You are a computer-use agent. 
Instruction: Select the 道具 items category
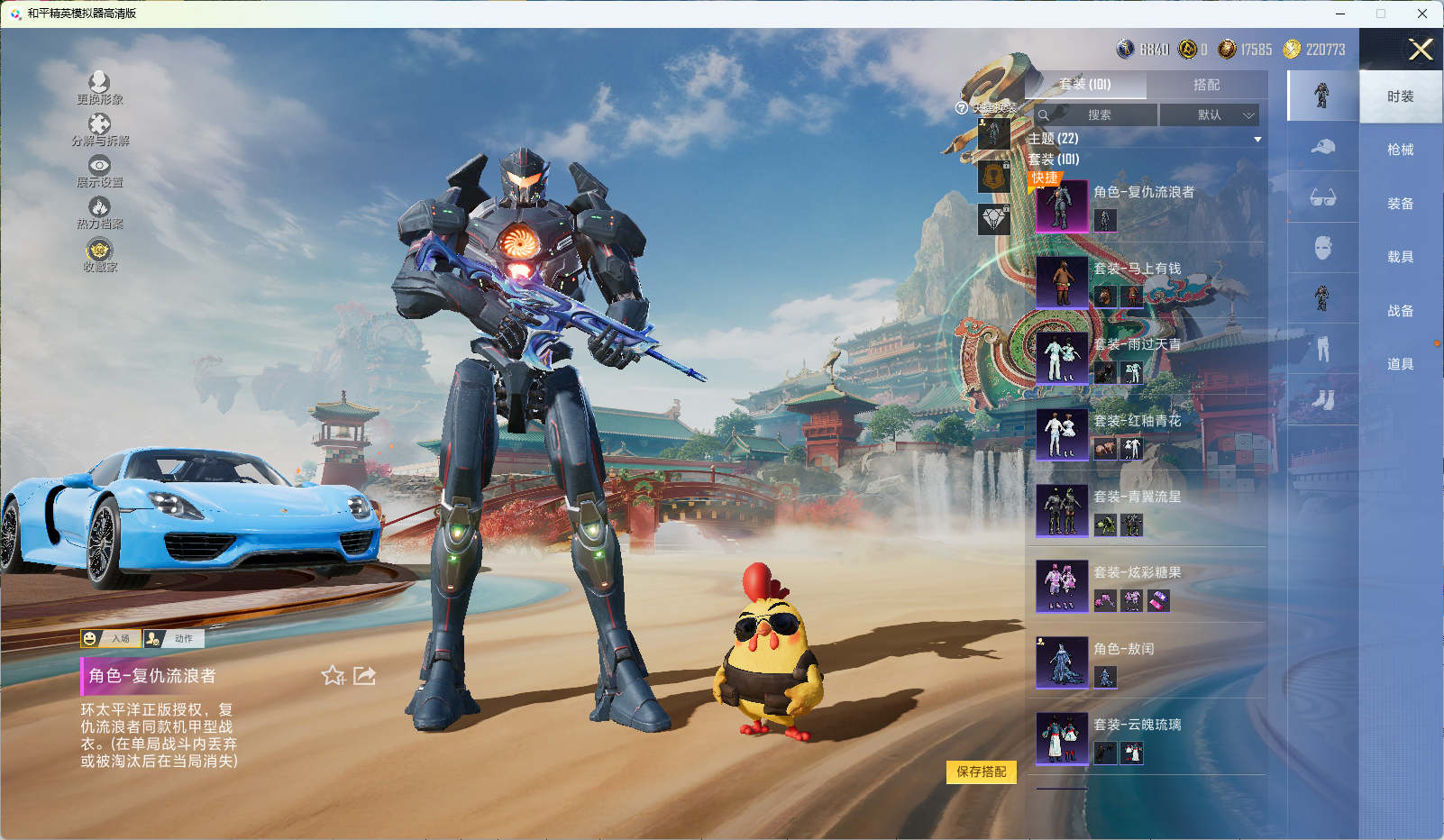(1400, 364)
